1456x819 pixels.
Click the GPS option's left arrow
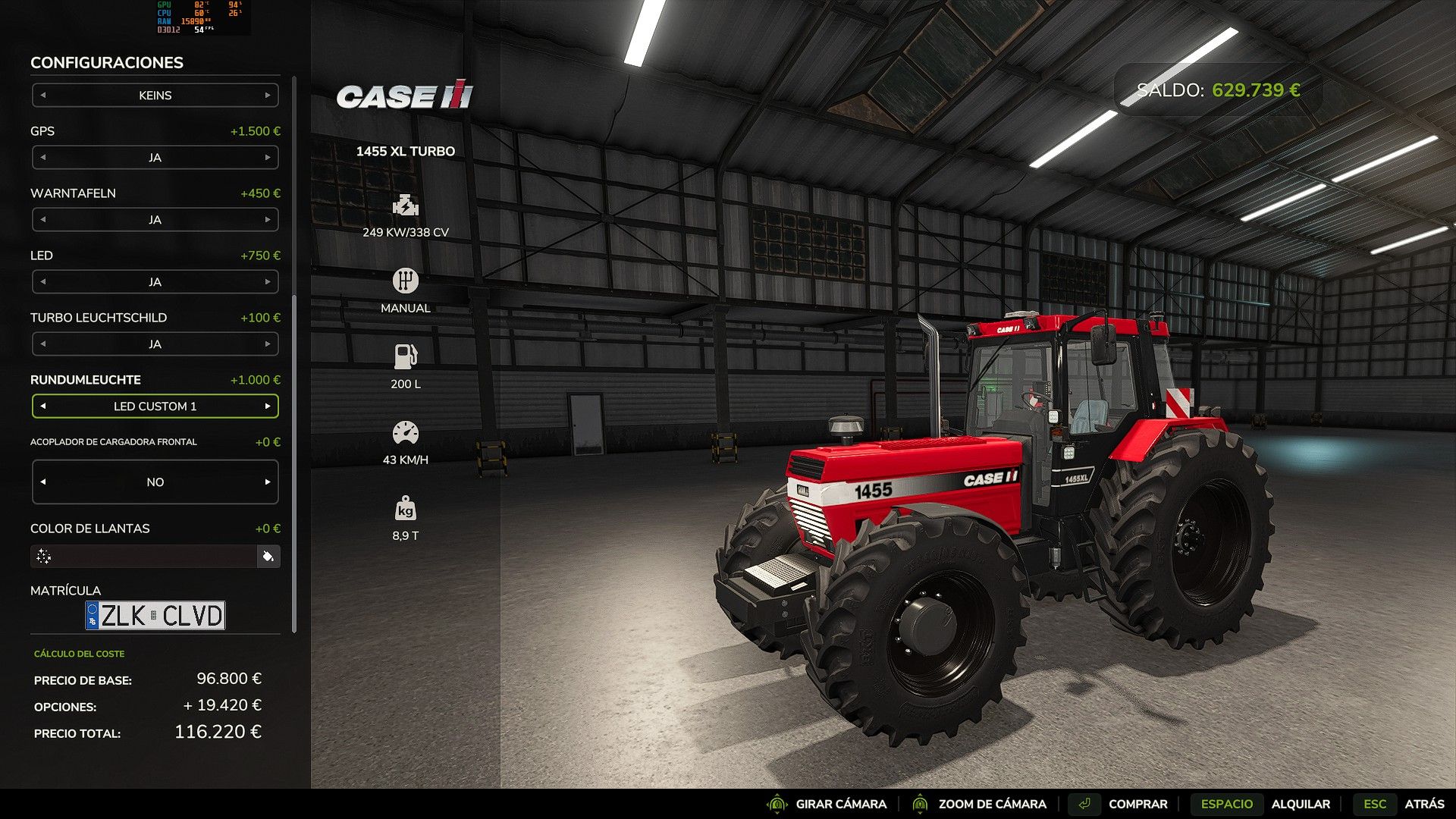coord(43,158)
